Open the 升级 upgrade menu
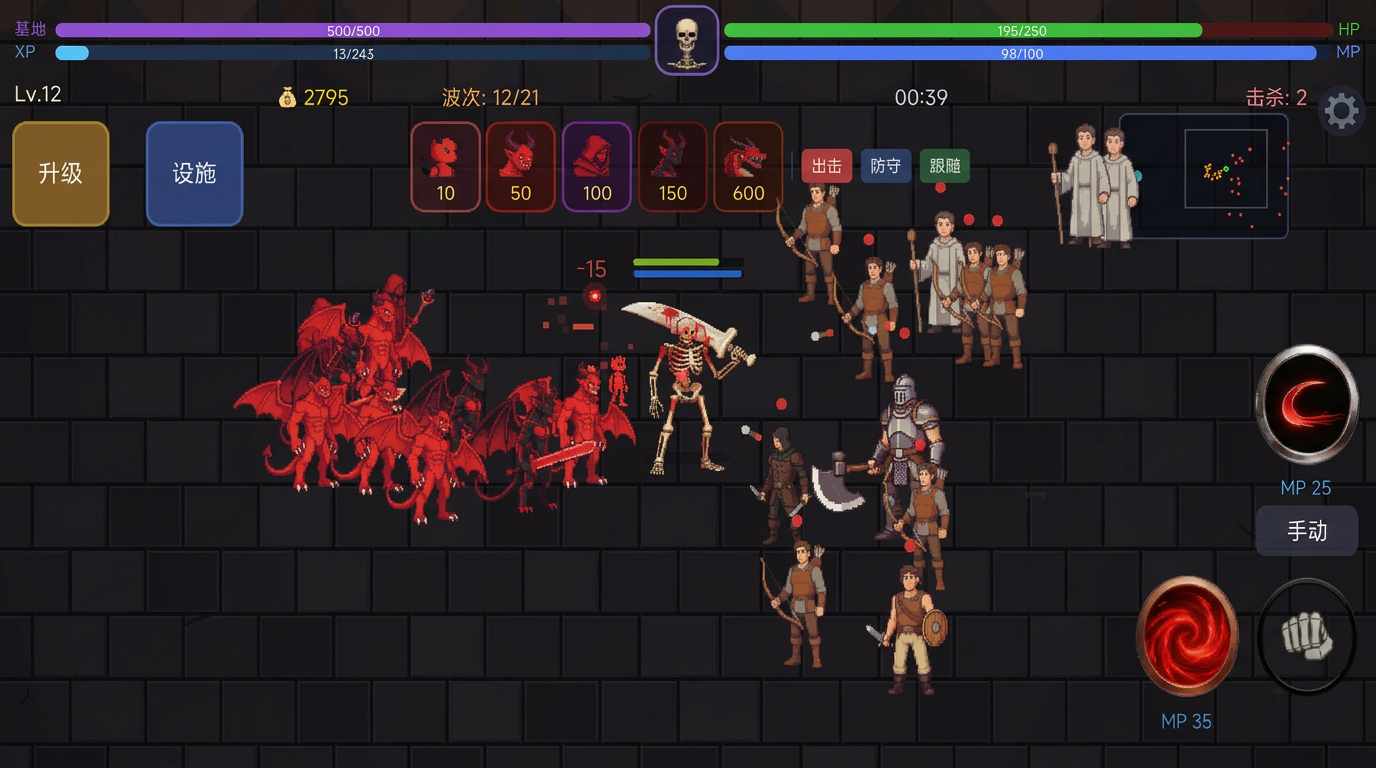 60,174
